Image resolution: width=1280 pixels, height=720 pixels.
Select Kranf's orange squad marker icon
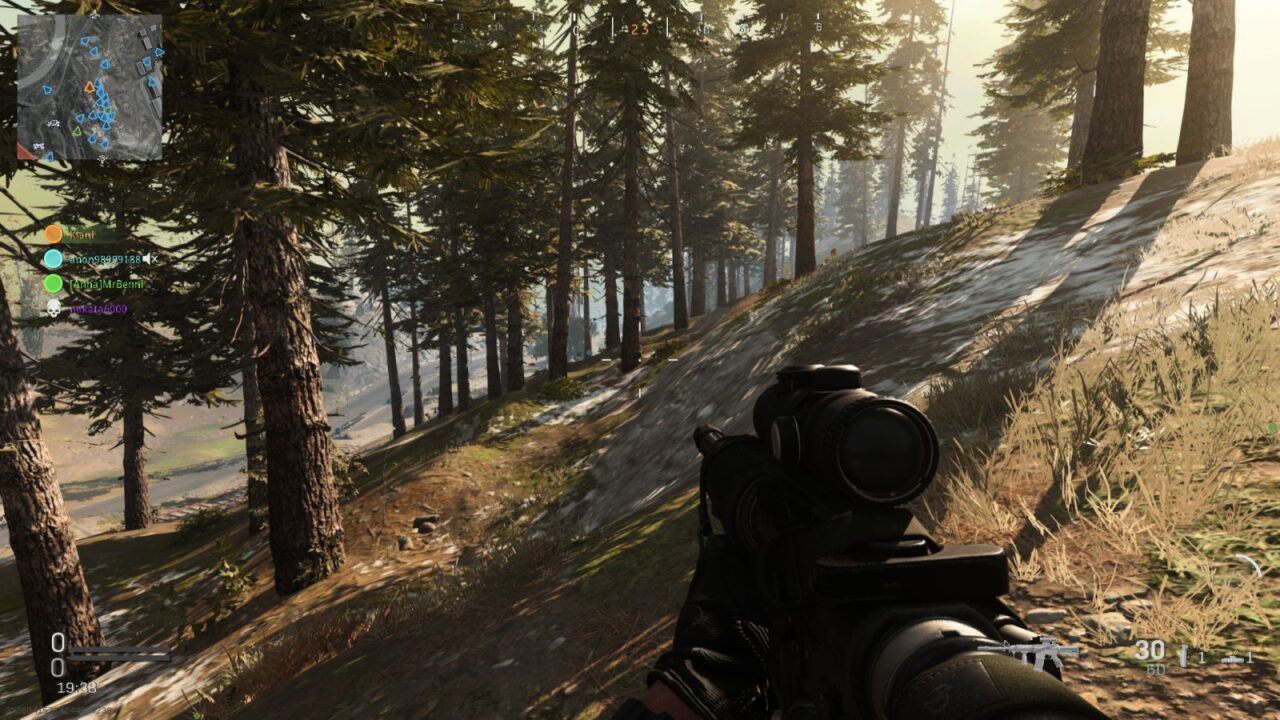point(53,233)
